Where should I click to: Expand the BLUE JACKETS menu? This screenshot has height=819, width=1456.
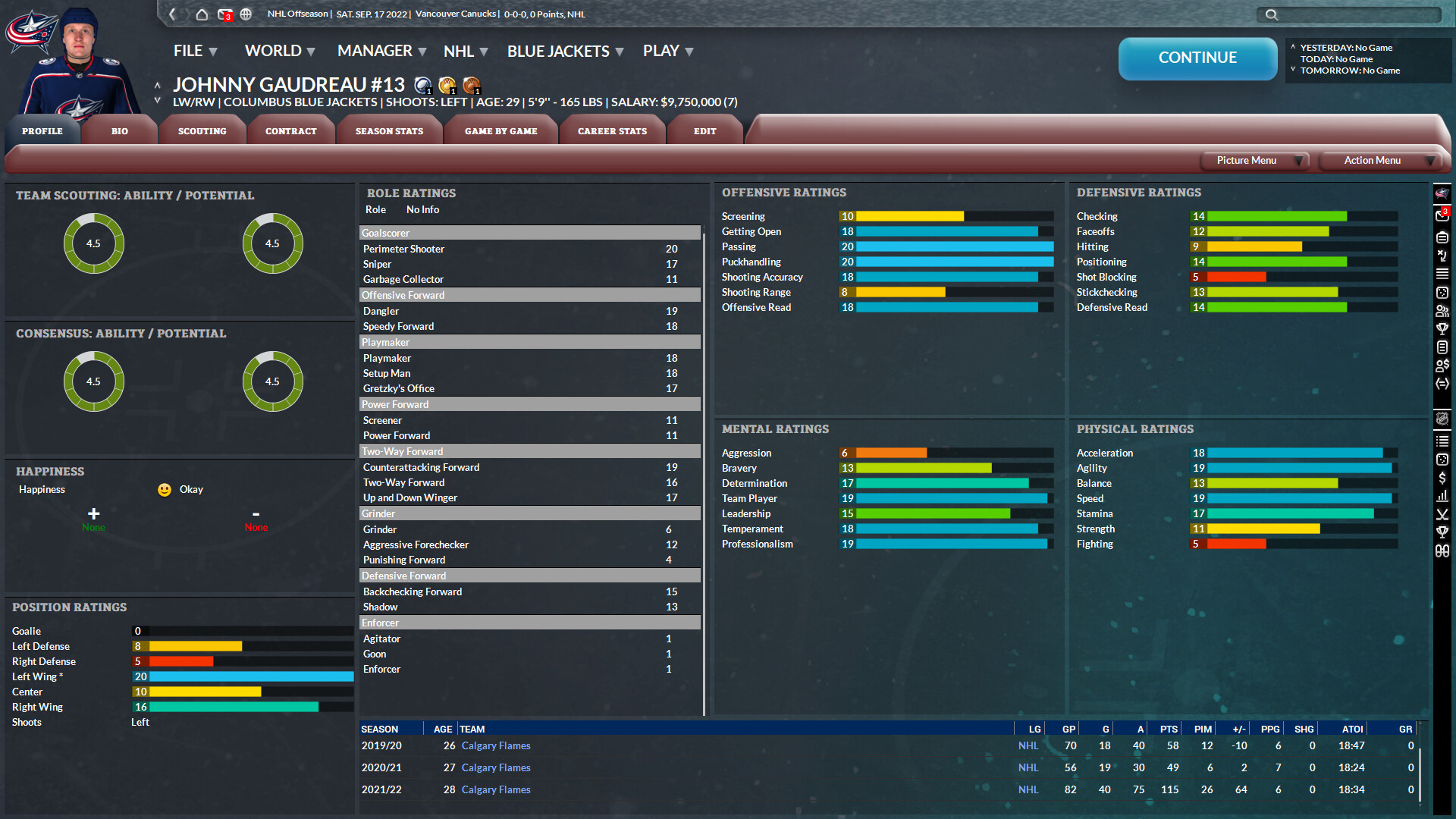[559, 51]
